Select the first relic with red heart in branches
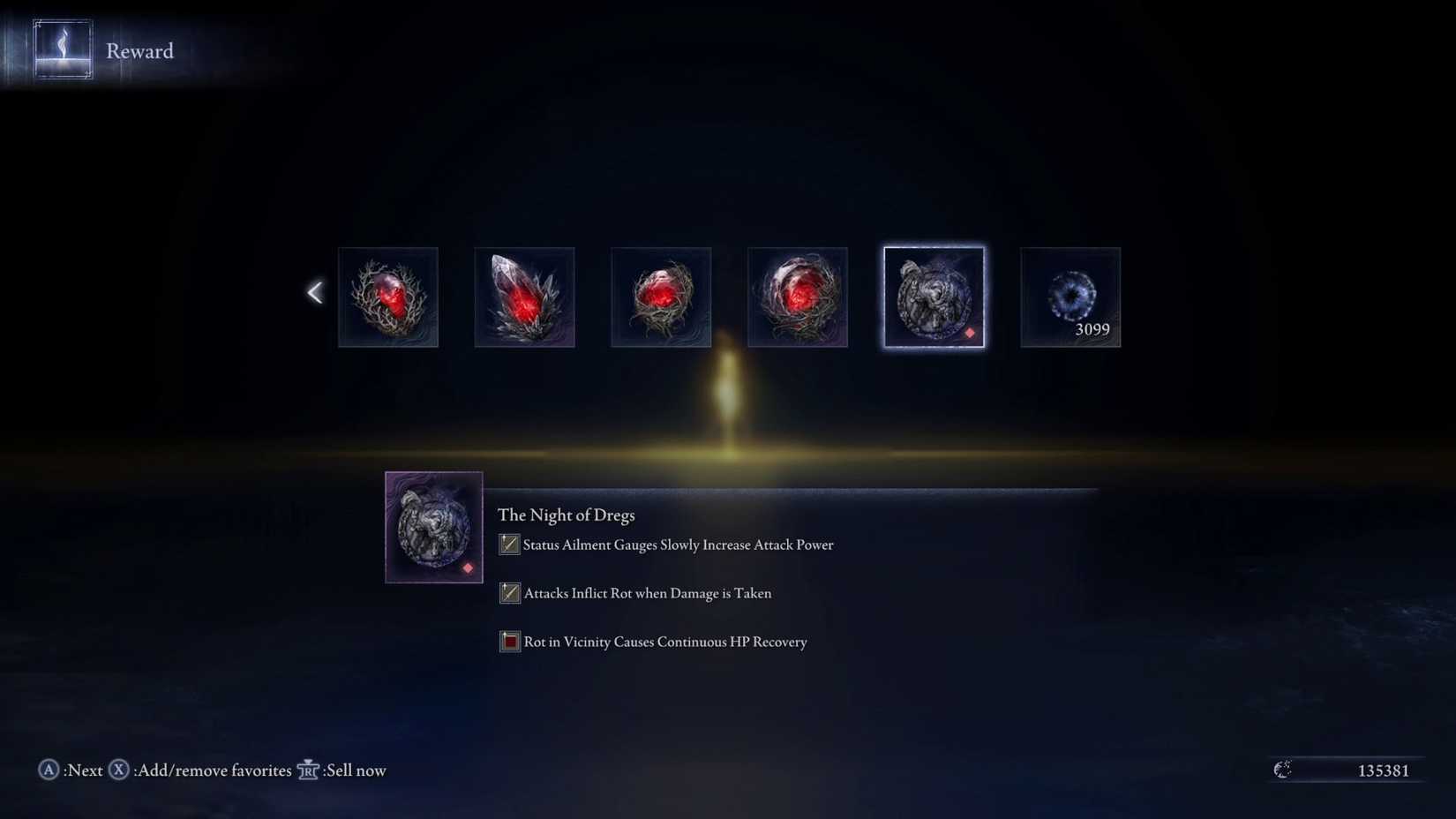 388,297
